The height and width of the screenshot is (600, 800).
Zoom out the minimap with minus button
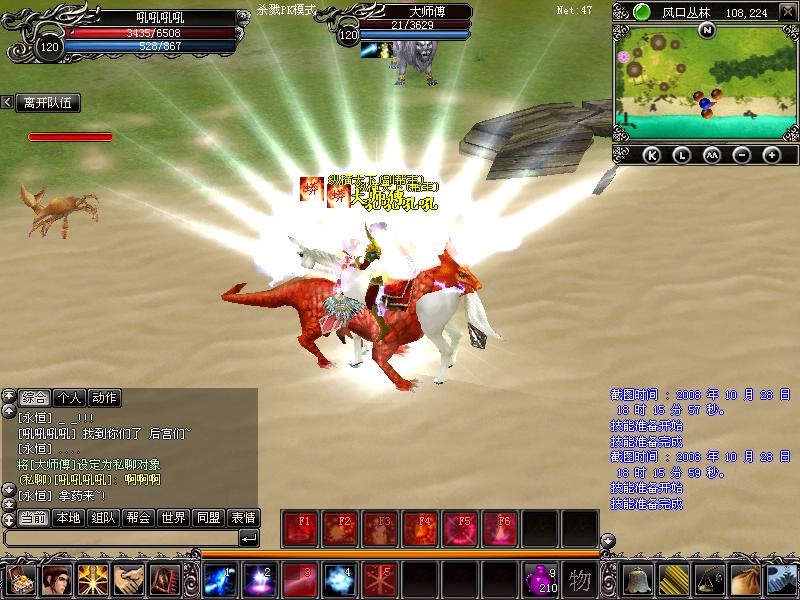point(742,155)
